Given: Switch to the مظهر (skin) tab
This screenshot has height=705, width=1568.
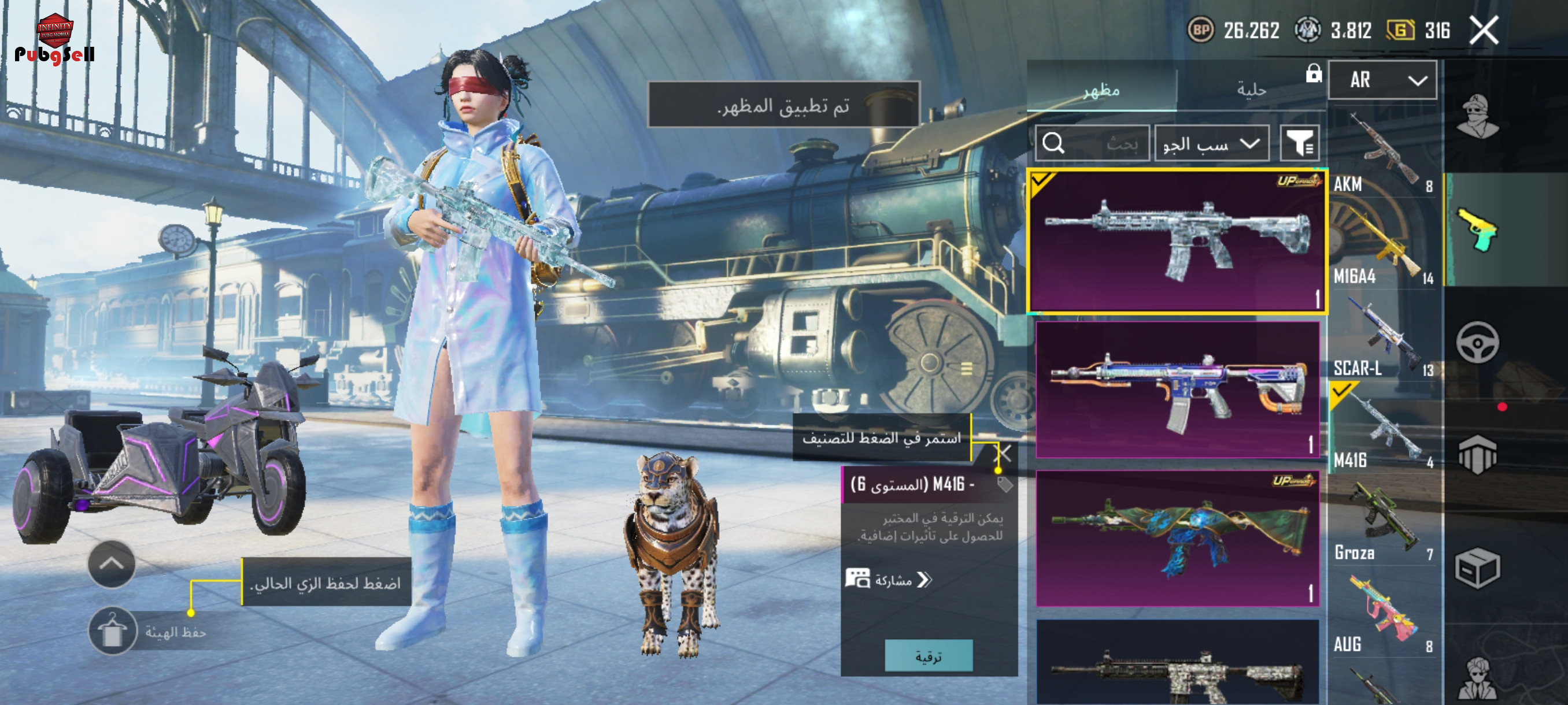Looking at the screenshot, I should (1101, 90).
